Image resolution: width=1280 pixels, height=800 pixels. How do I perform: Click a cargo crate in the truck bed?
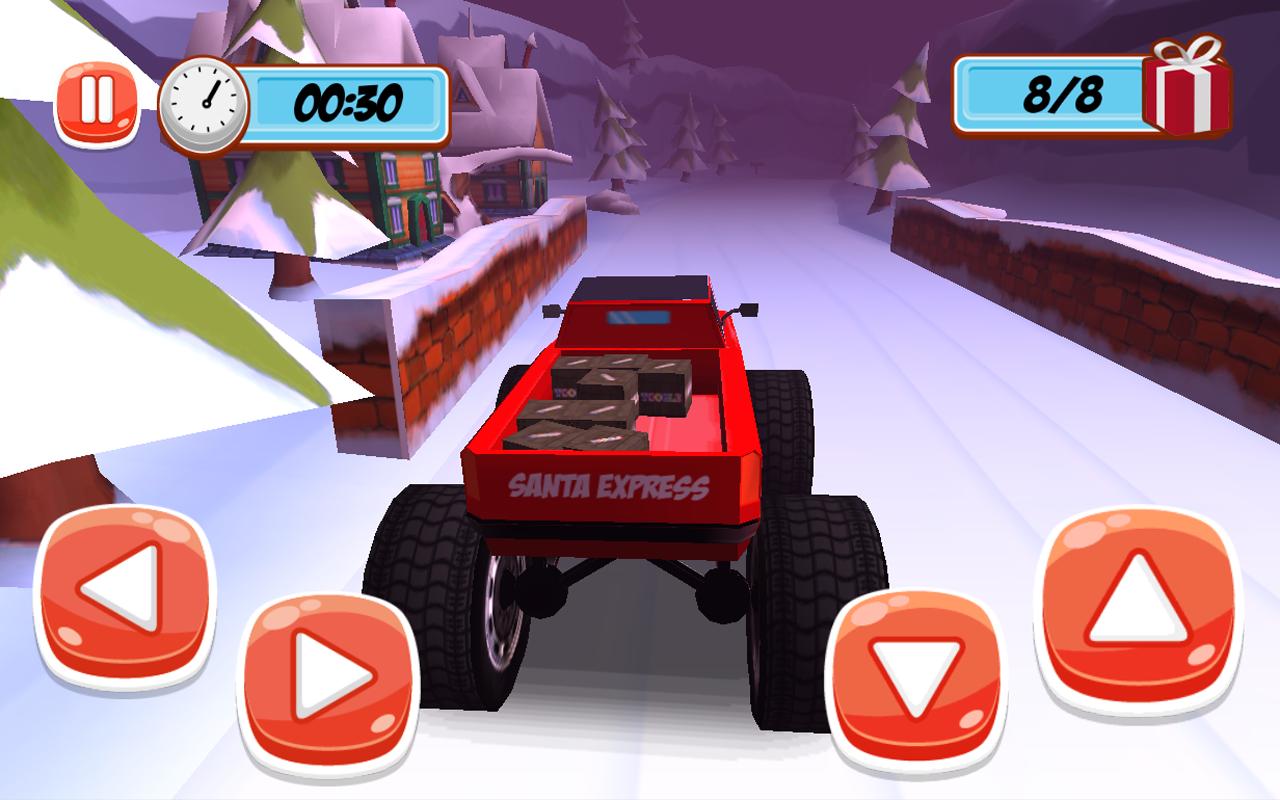tap(600, 390)
